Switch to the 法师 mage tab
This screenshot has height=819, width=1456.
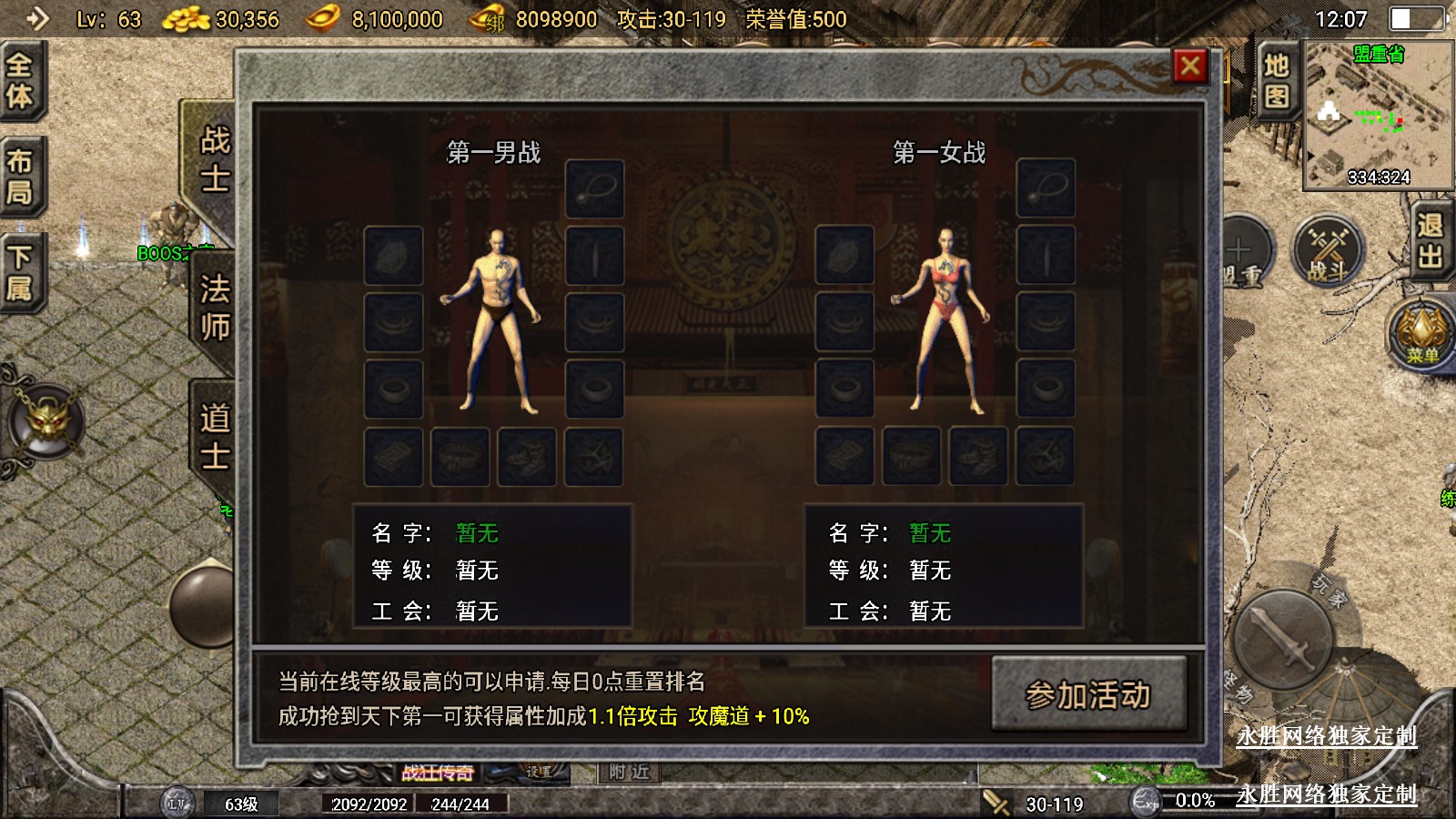pos(215,308)
